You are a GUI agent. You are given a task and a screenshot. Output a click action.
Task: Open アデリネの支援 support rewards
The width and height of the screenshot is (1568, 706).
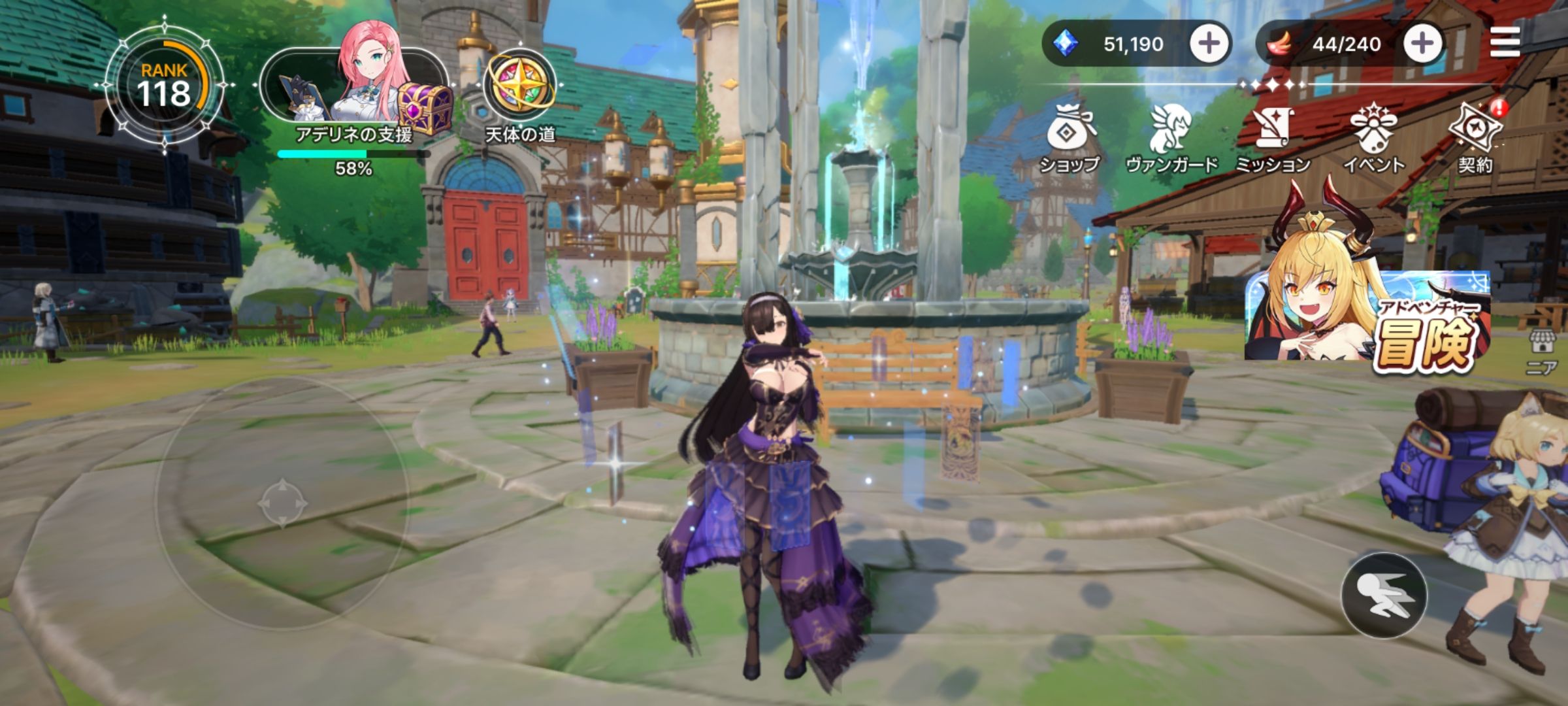coord(356,92)
